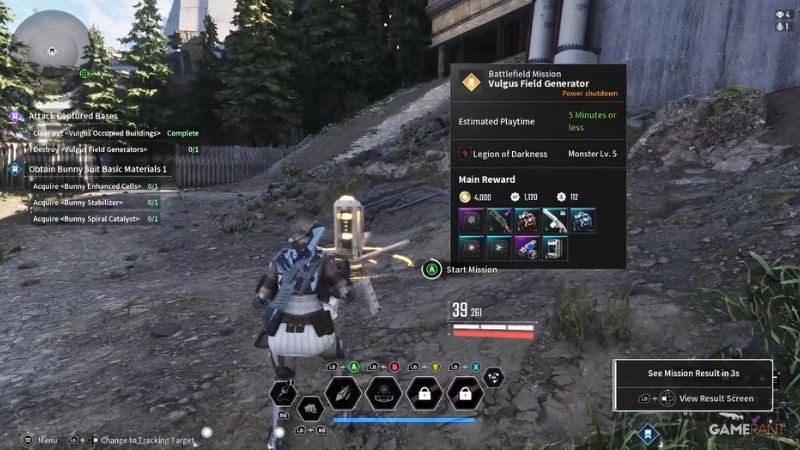Inspect the white canister reward icon
Image resolution: width=800 pixels, height=450 pixels.
coord(554,248)
